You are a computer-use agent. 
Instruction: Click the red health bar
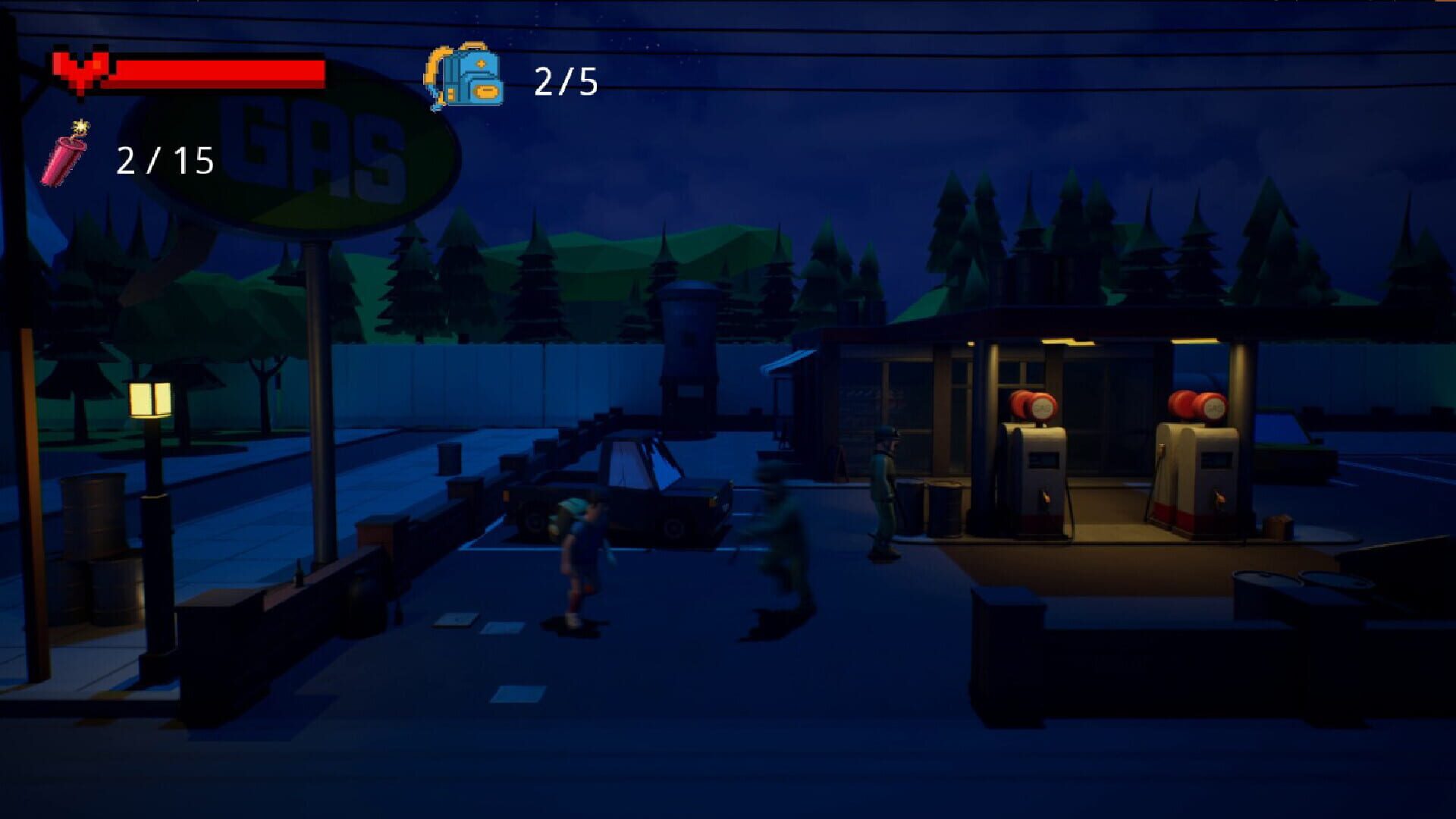220,72
